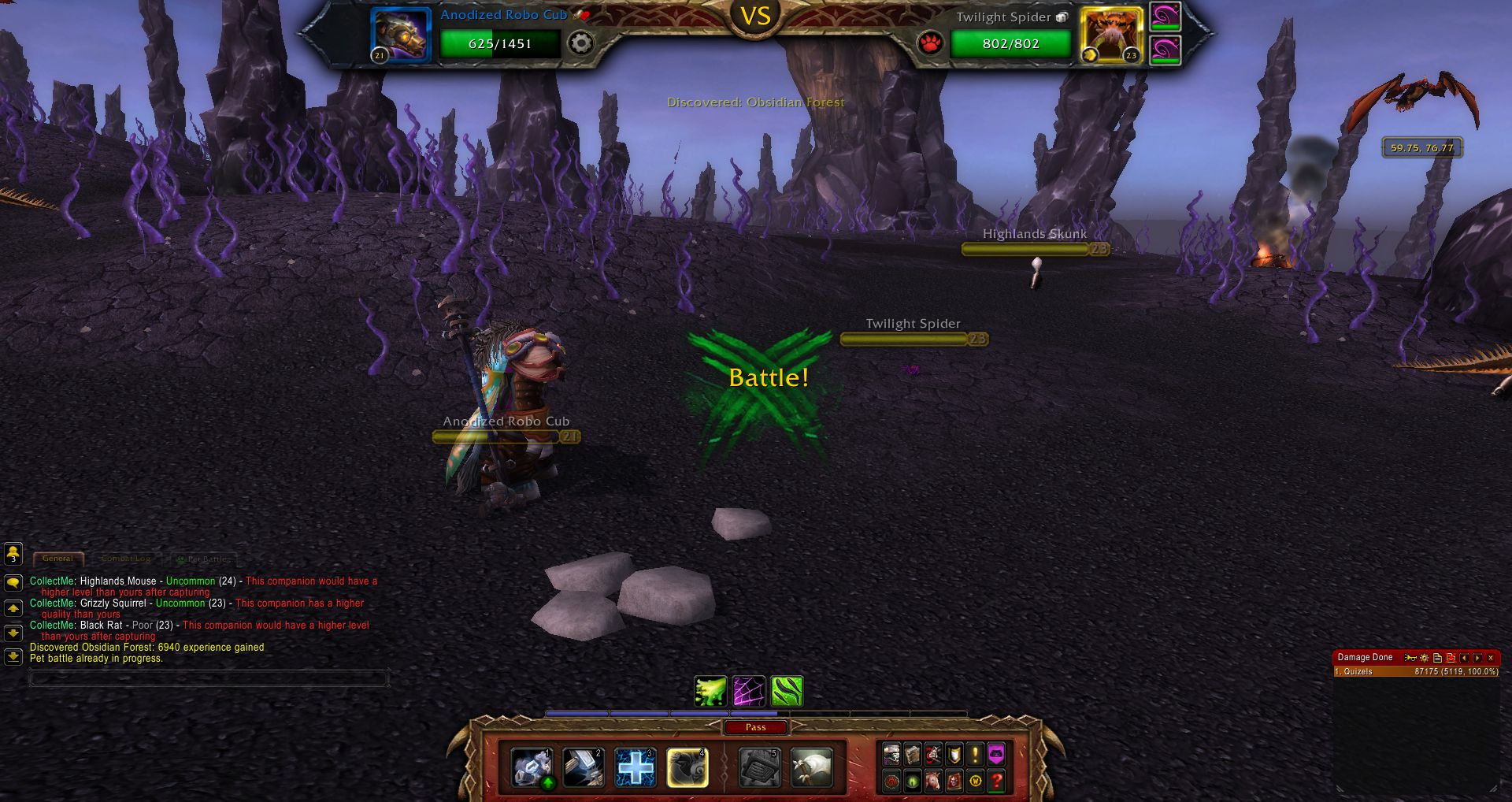Show the next damage meter segment
This screenshot has width=1512, height=802.
[1477, 658]
